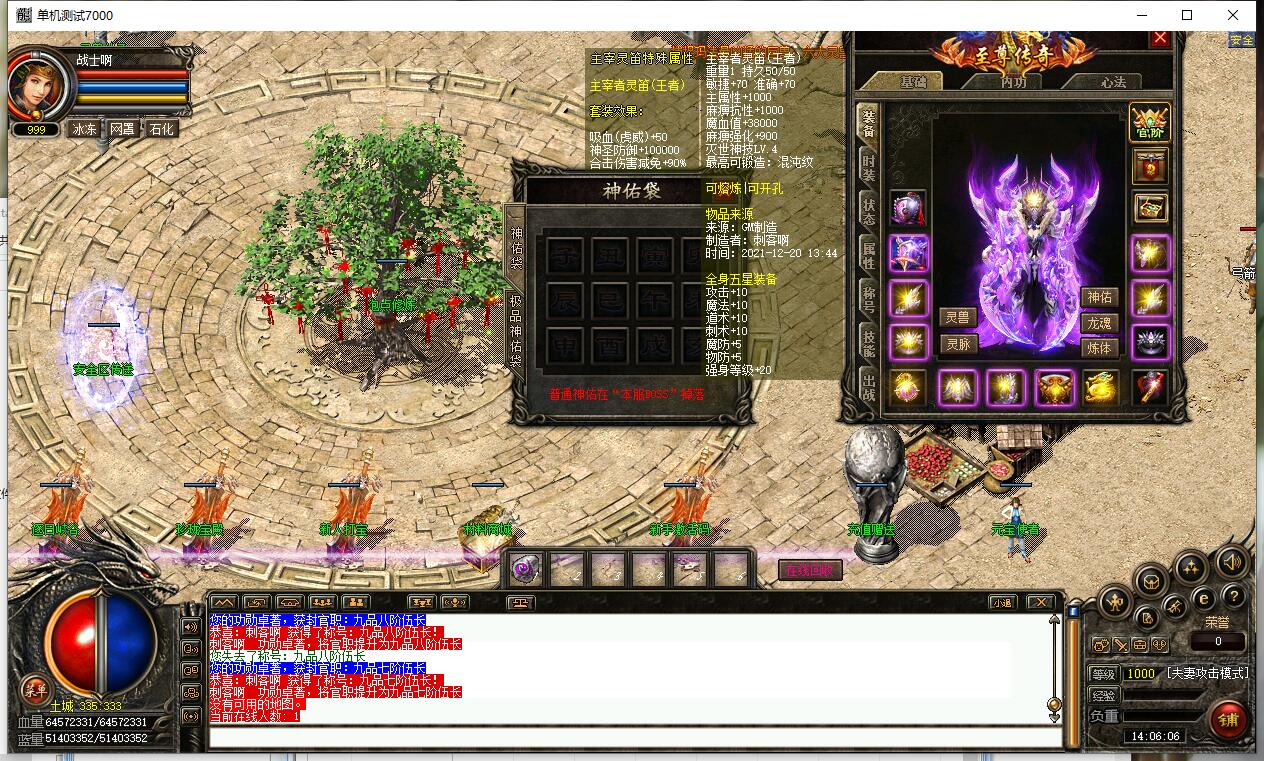Image resolution: width=1264 pixels, height=761 pixels.
Task: Show the 属性 attributes side tab
Action: pyautogui.click(x=868, y=254)
